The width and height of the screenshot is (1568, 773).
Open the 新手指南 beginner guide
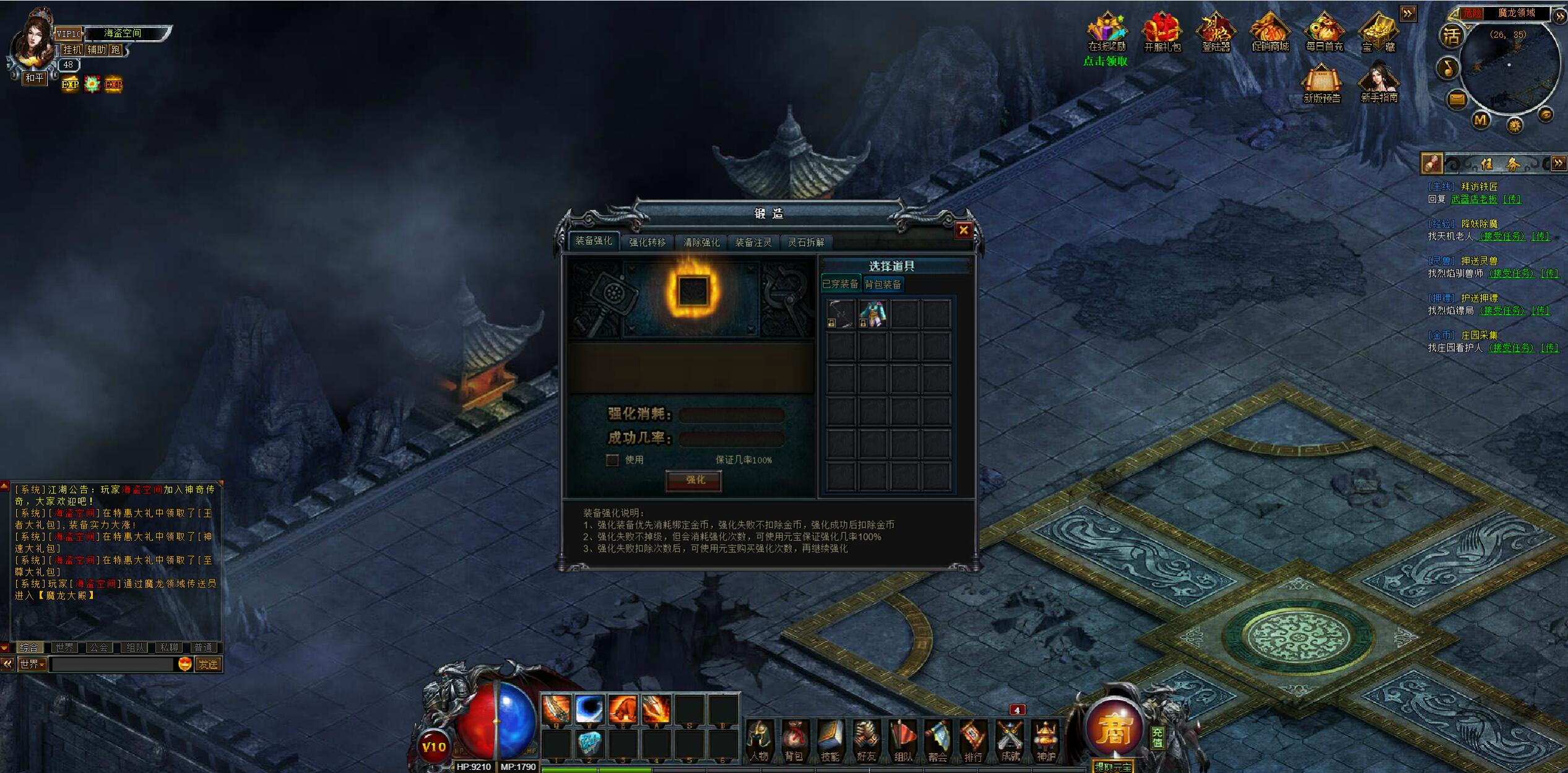coord(1379,82)
